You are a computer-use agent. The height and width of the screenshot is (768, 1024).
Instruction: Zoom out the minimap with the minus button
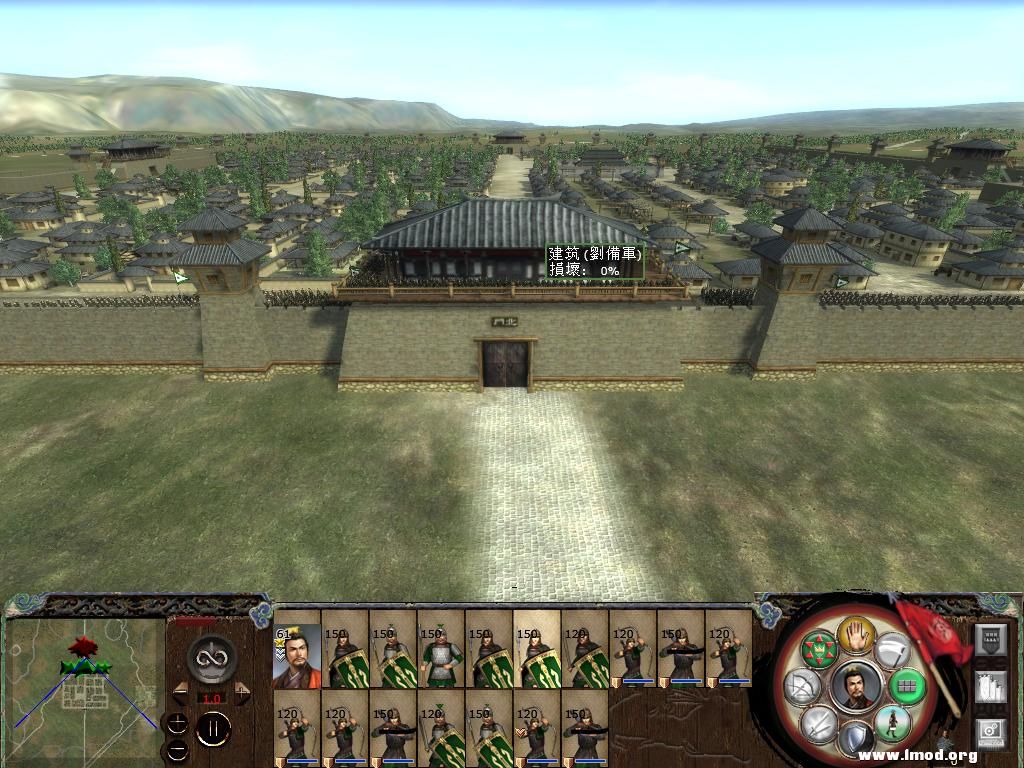(x=177, y=749)
